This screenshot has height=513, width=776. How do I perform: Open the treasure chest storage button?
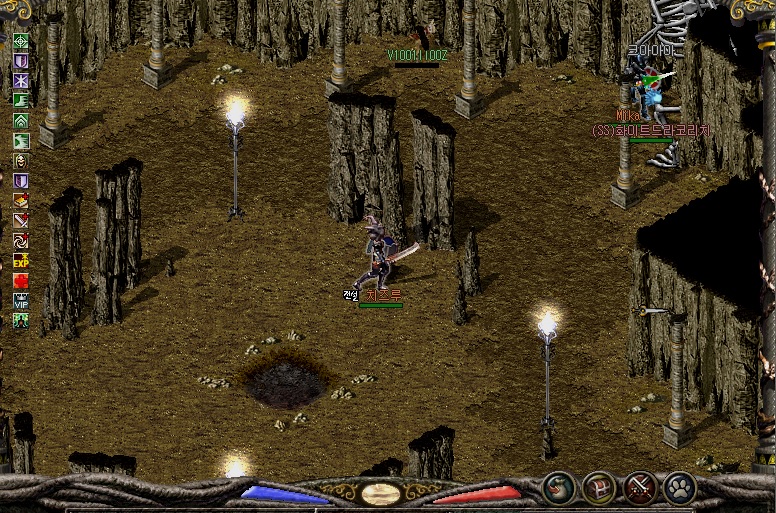[600, 487]
